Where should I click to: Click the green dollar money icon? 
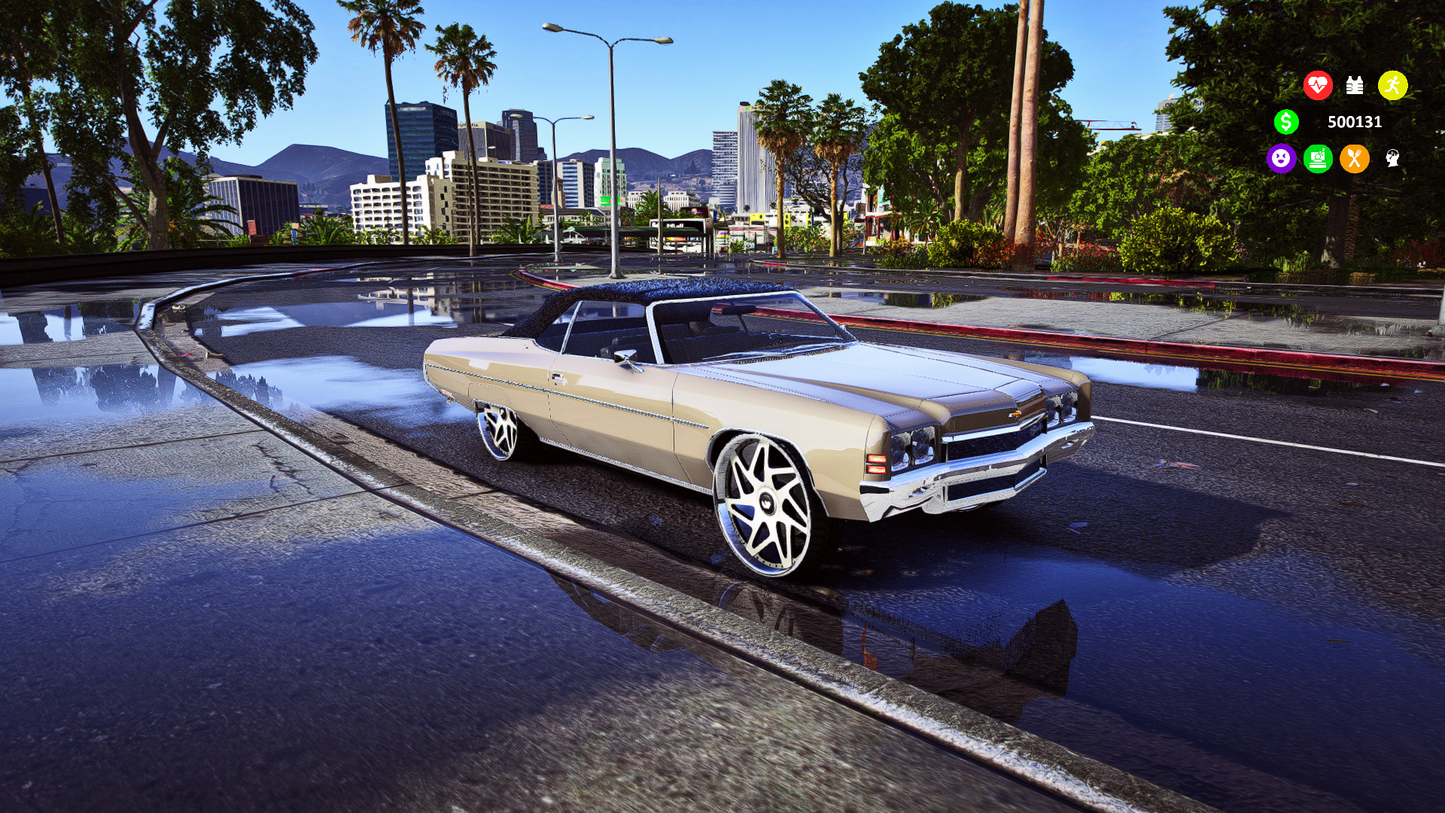click(x=1286, y=122)
